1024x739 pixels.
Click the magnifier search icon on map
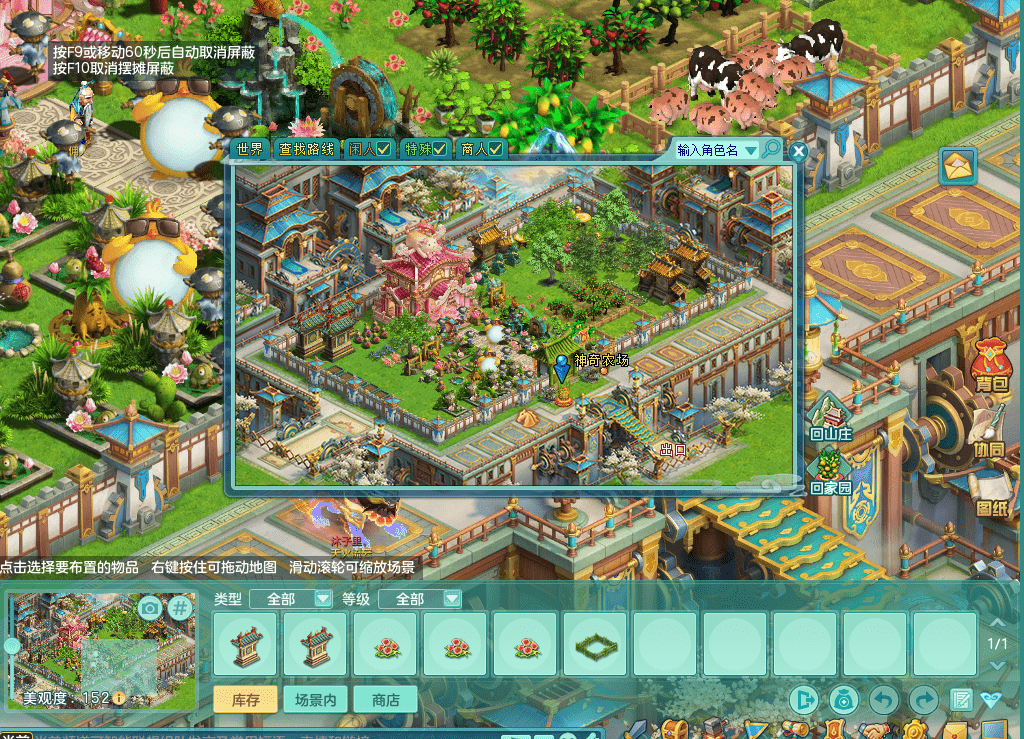(x=771, y=150)
